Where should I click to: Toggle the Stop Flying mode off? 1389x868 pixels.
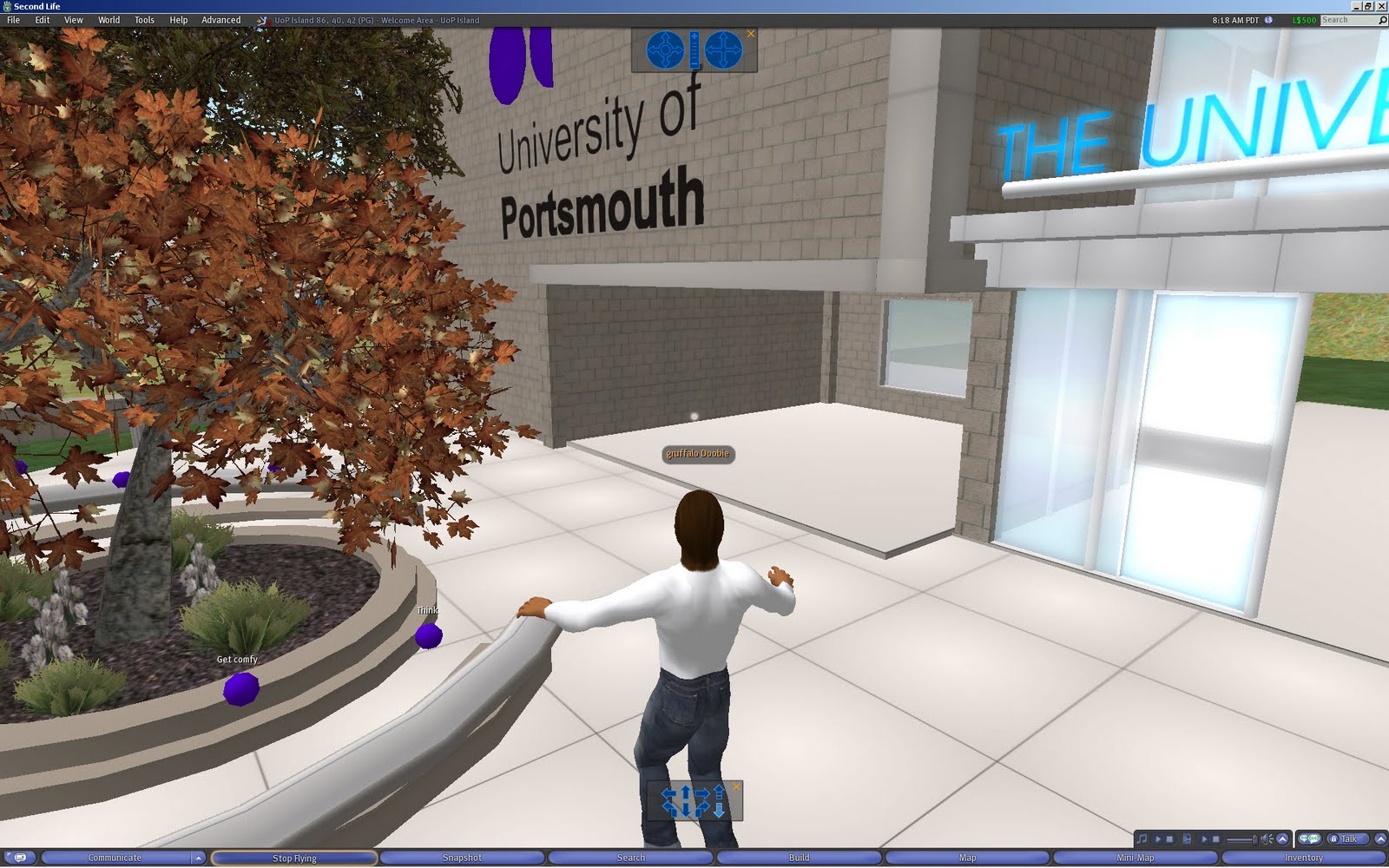[295, 857]
